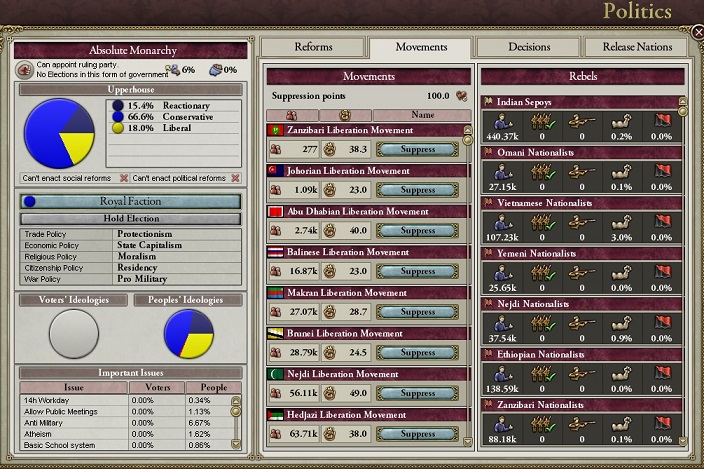Viewport: 704px width, 469px height.
Task: Click the Hold Election button
Action: pos(132,218)
